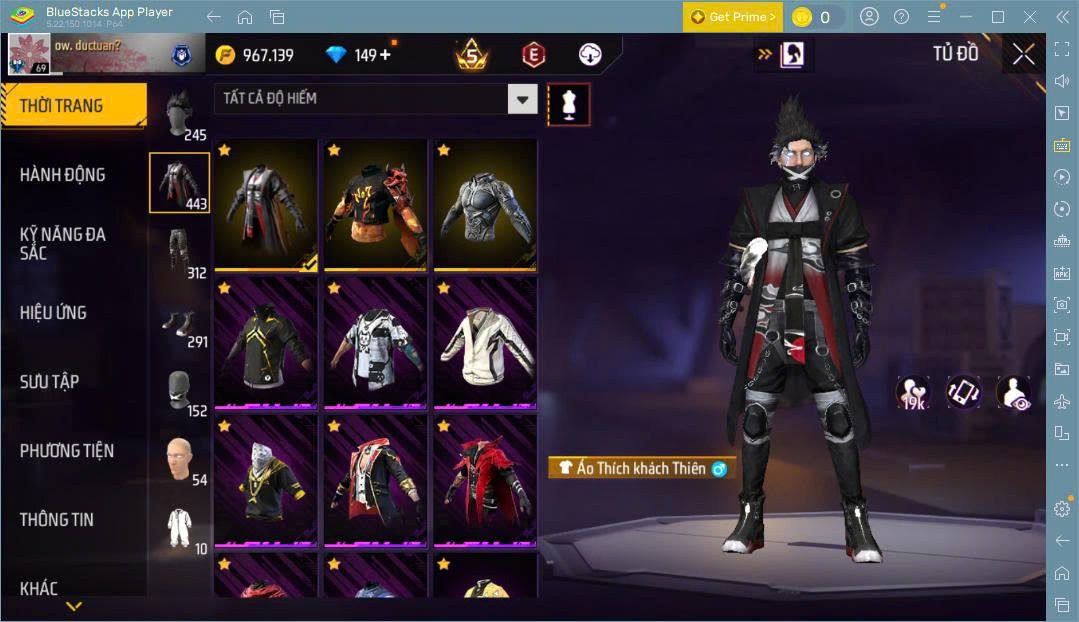Show the PHƯƠNG TIỆN category
This screenshot has width=1079, height=622.
[67, 451]
